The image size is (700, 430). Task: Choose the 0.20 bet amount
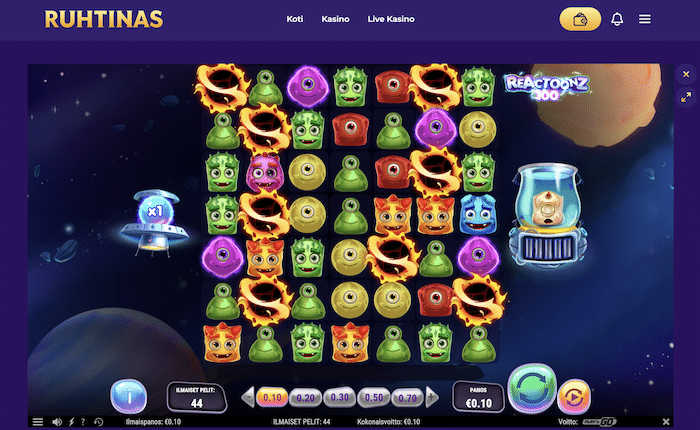point(305,397)
